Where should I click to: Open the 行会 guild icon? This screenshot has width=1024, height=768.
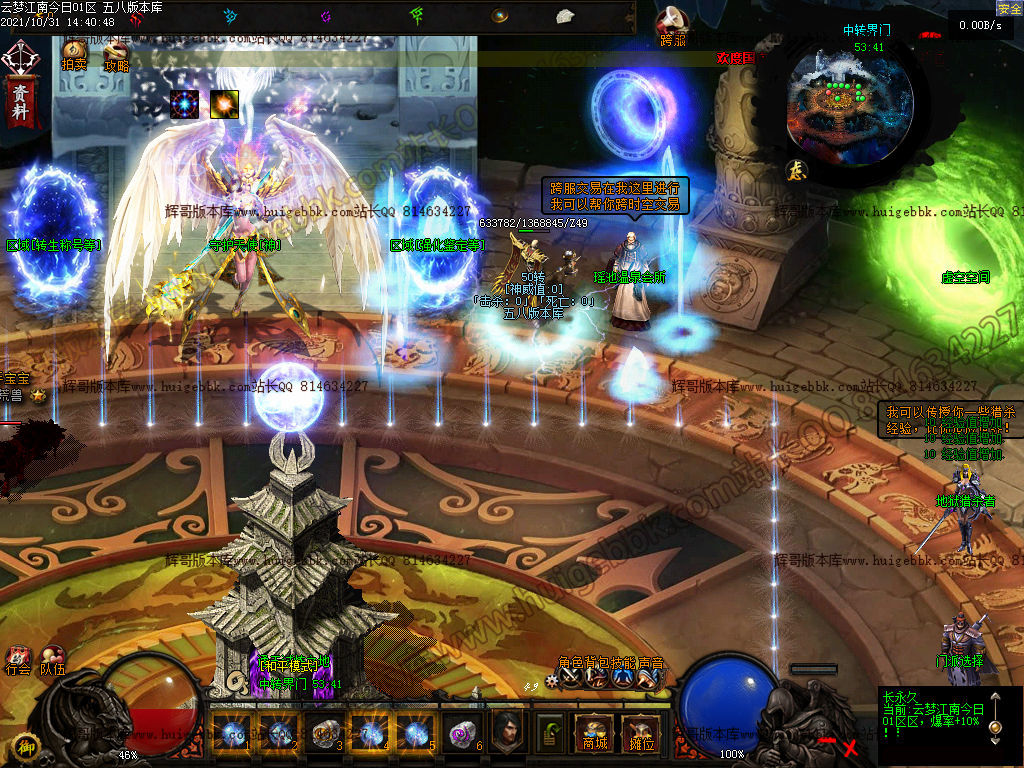18,659
